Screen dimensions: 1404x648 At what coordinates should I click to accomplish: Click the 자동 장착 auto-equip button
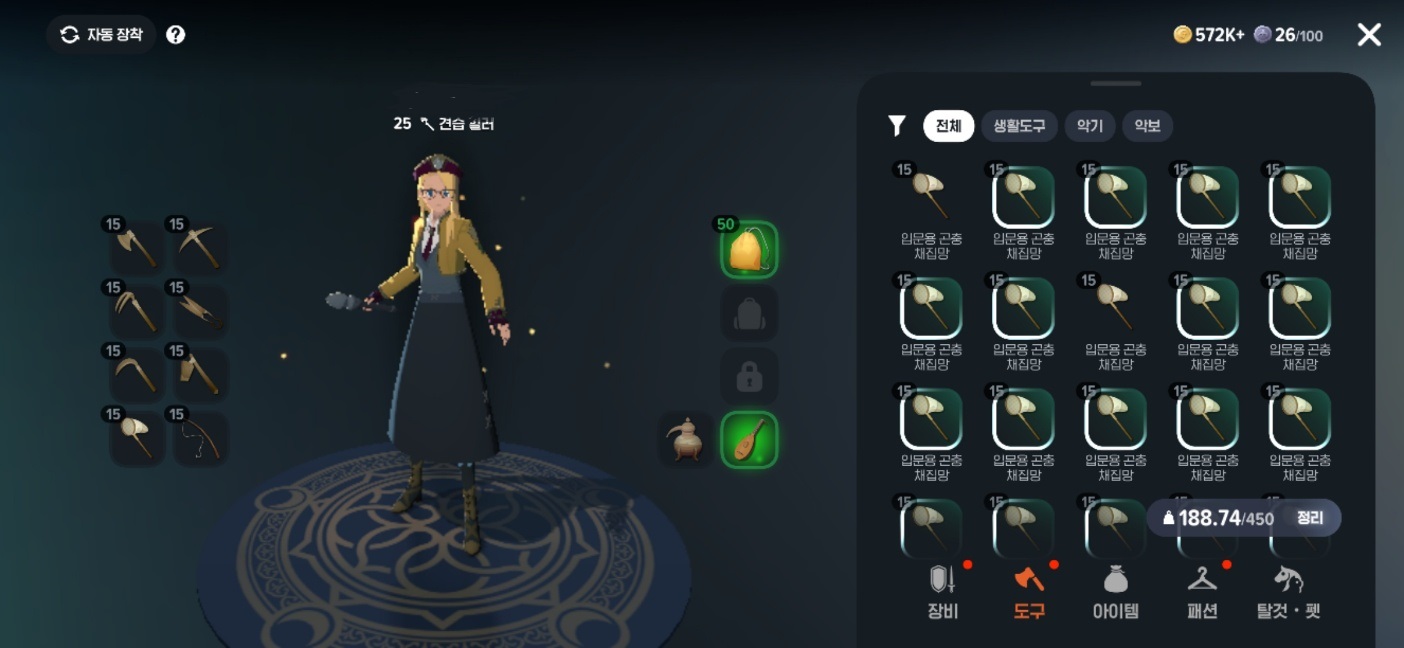pyautogui.click(x=101, y=35)
